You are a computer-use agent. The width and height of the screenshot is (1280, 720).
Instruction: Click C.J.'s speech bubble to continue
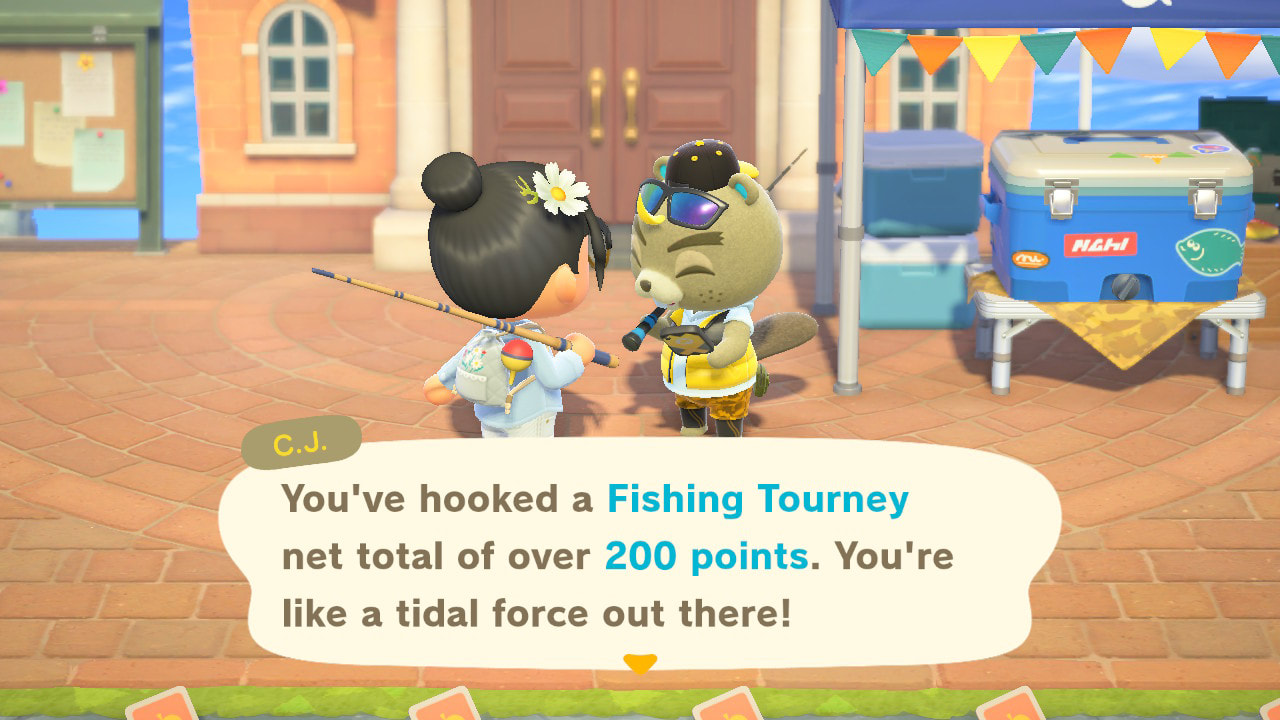tap(640, 555)
